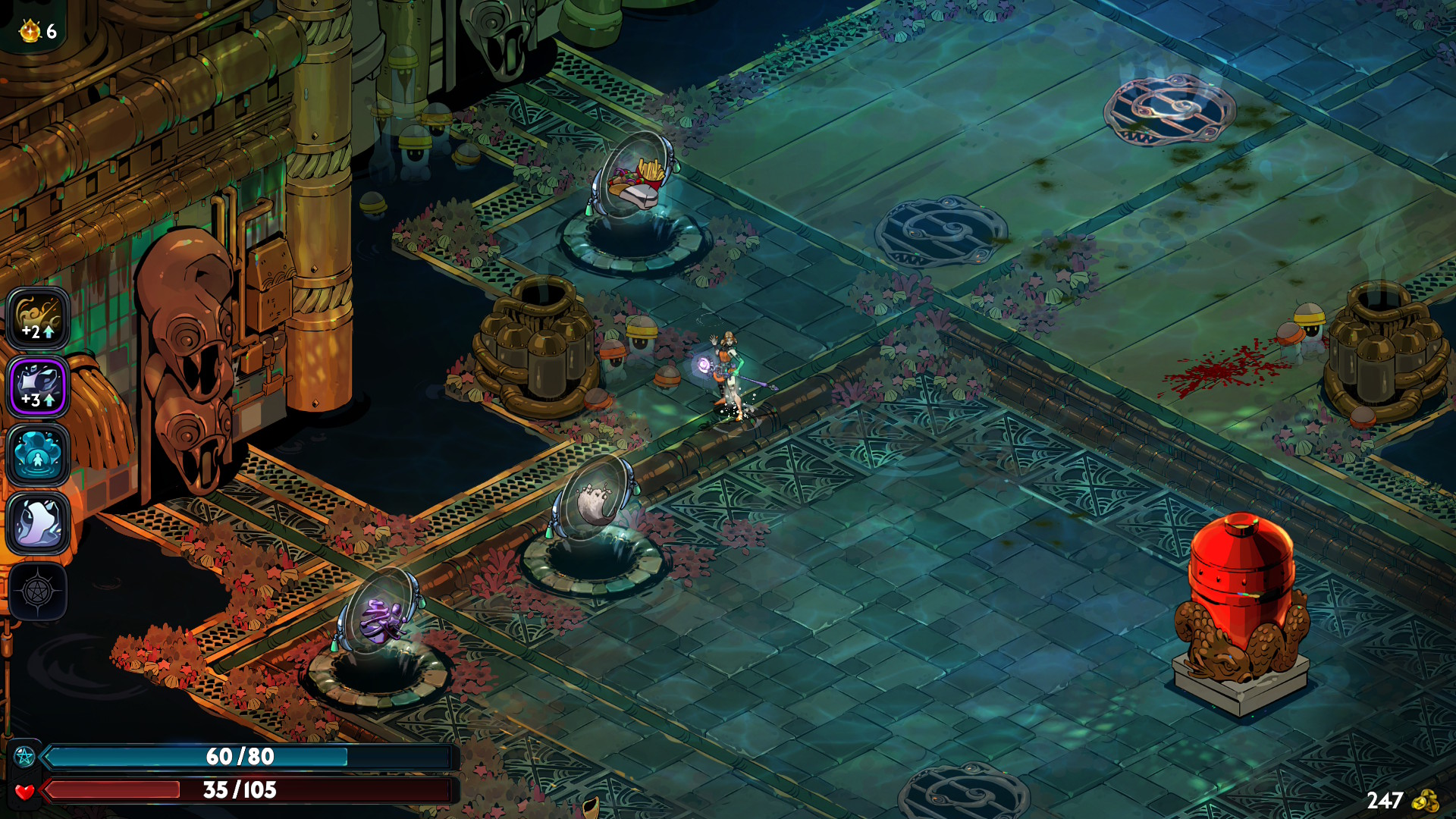Viewport: 1456px width, 819px height.
Task: Select the golden swirl attack boon icon
Action: pos(38,318)
